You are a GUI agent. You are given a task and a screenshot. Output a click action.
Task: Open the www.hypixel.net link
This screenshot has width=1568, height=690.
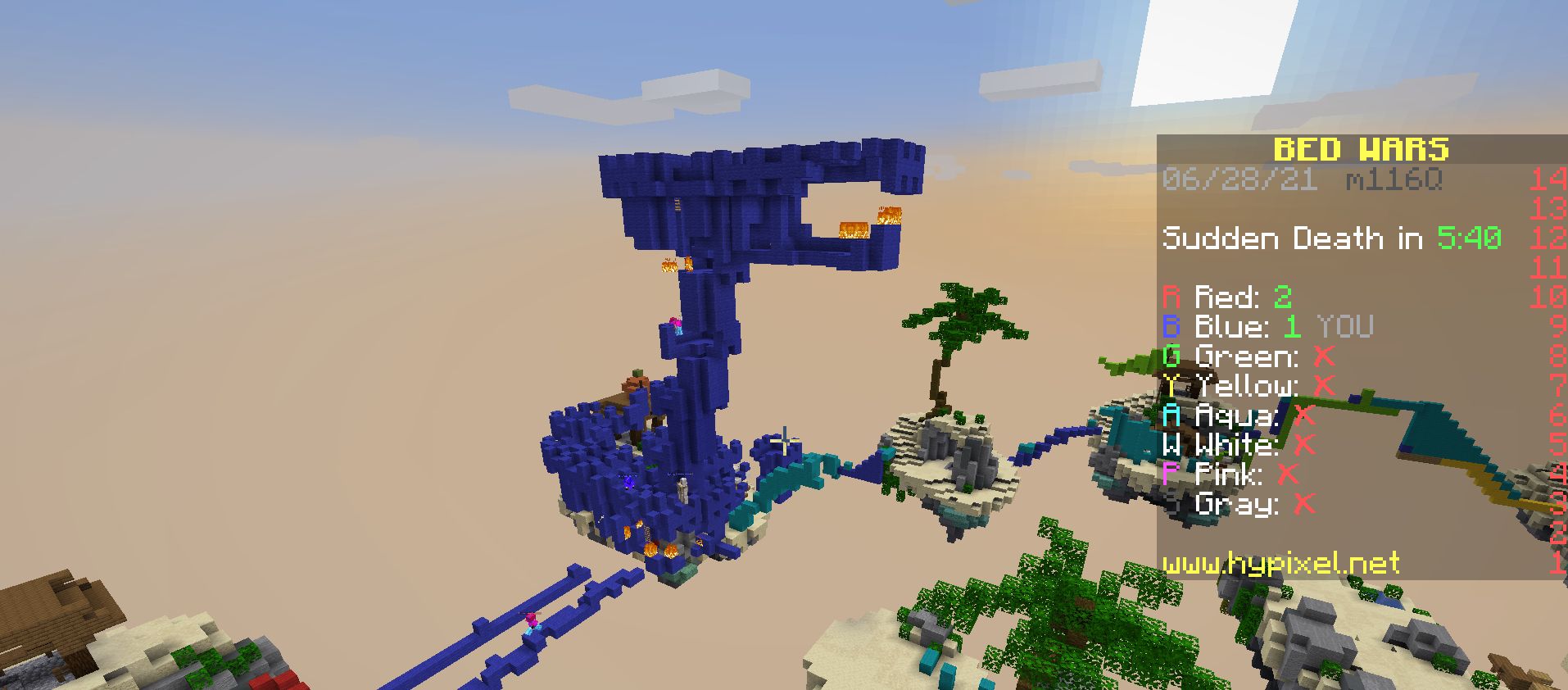tap(1280, 564)
